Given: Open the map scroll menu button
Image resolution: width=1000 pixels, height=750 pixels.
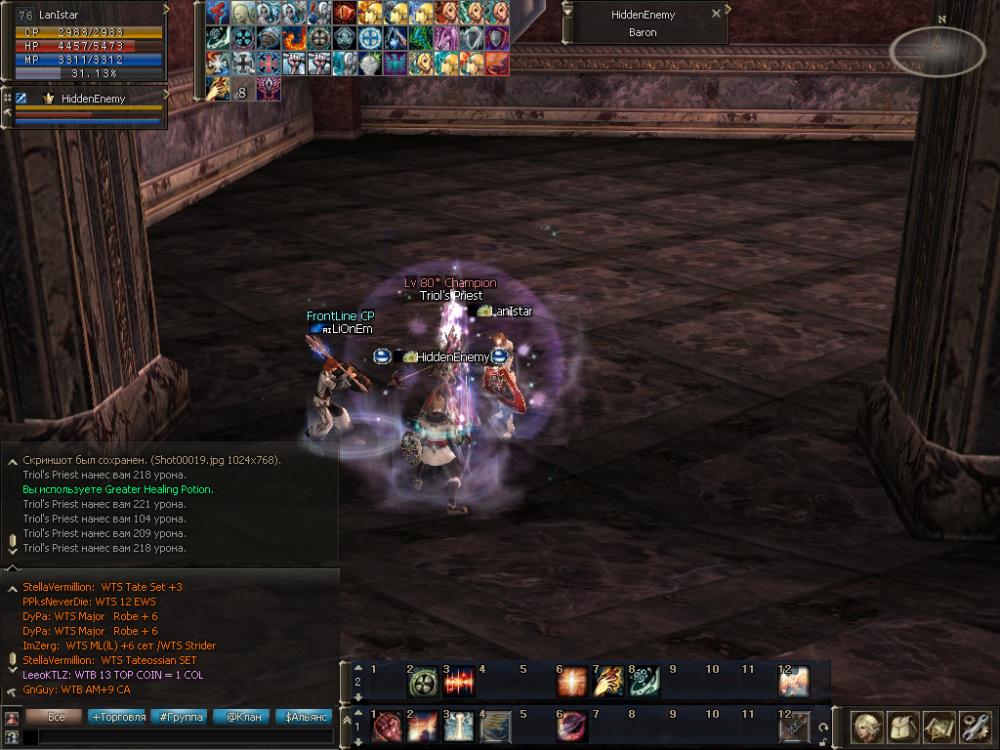Looking at the screenshot, I should (x=938, y=725).
